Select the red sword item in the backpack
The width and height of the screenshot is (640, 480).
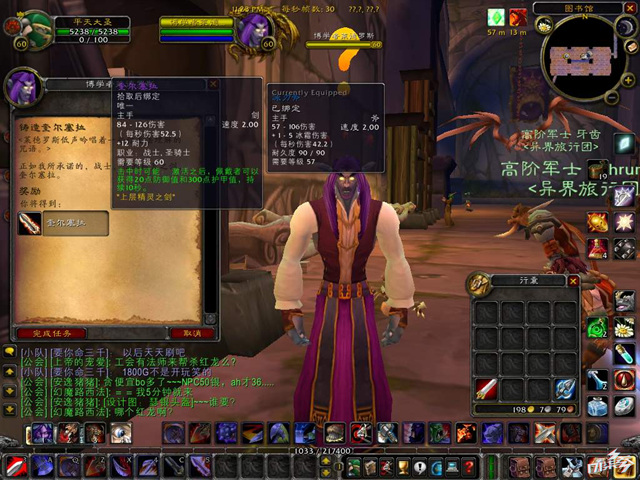[x=487, y=388]
